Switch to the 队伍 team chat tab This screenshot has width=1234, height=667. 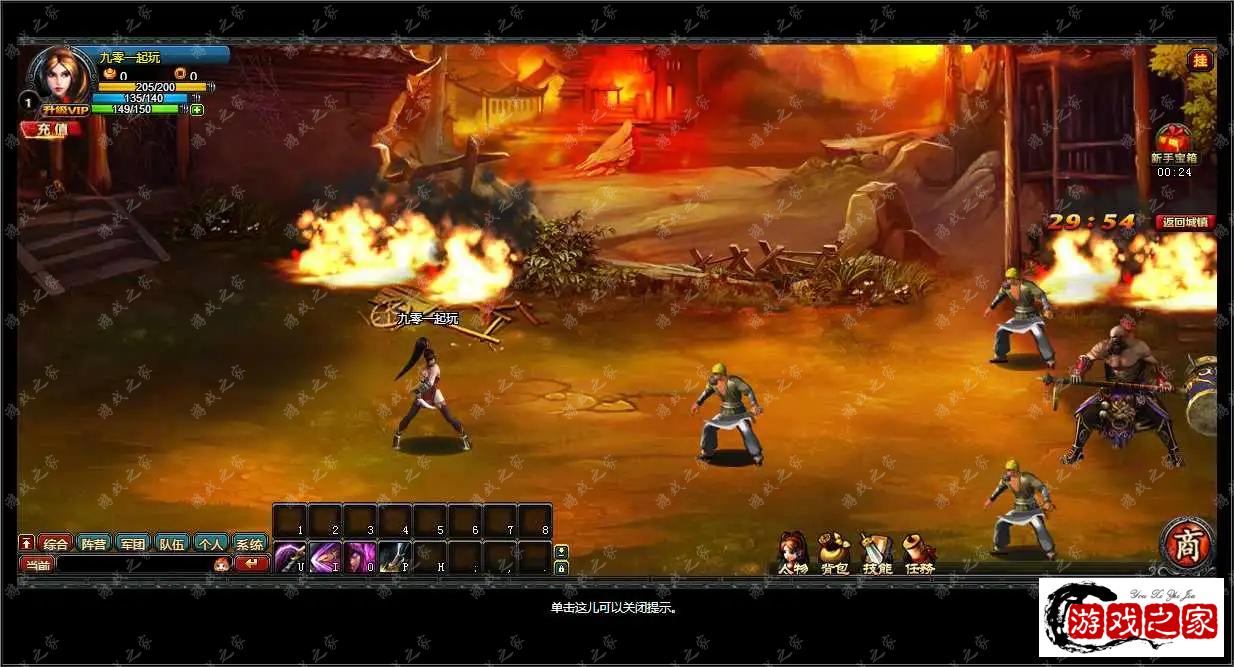pyautogui.click(x=171, y=545)
